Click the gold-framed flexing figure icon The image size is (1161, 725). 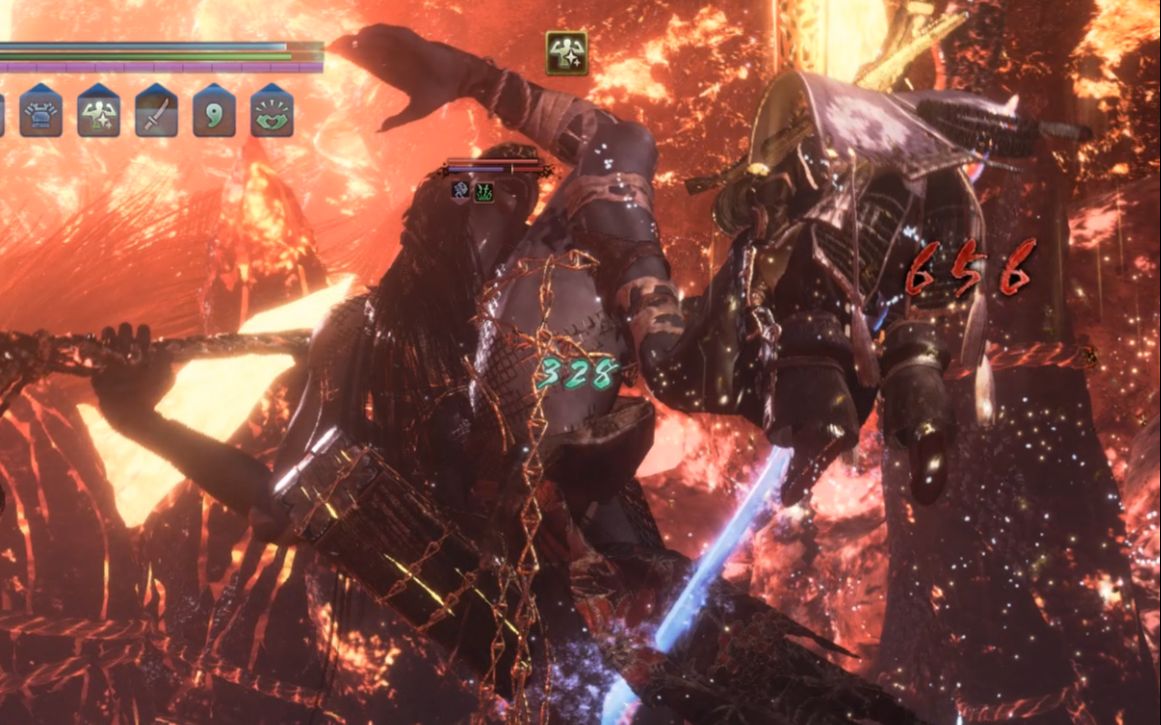[x=566, y=53]
